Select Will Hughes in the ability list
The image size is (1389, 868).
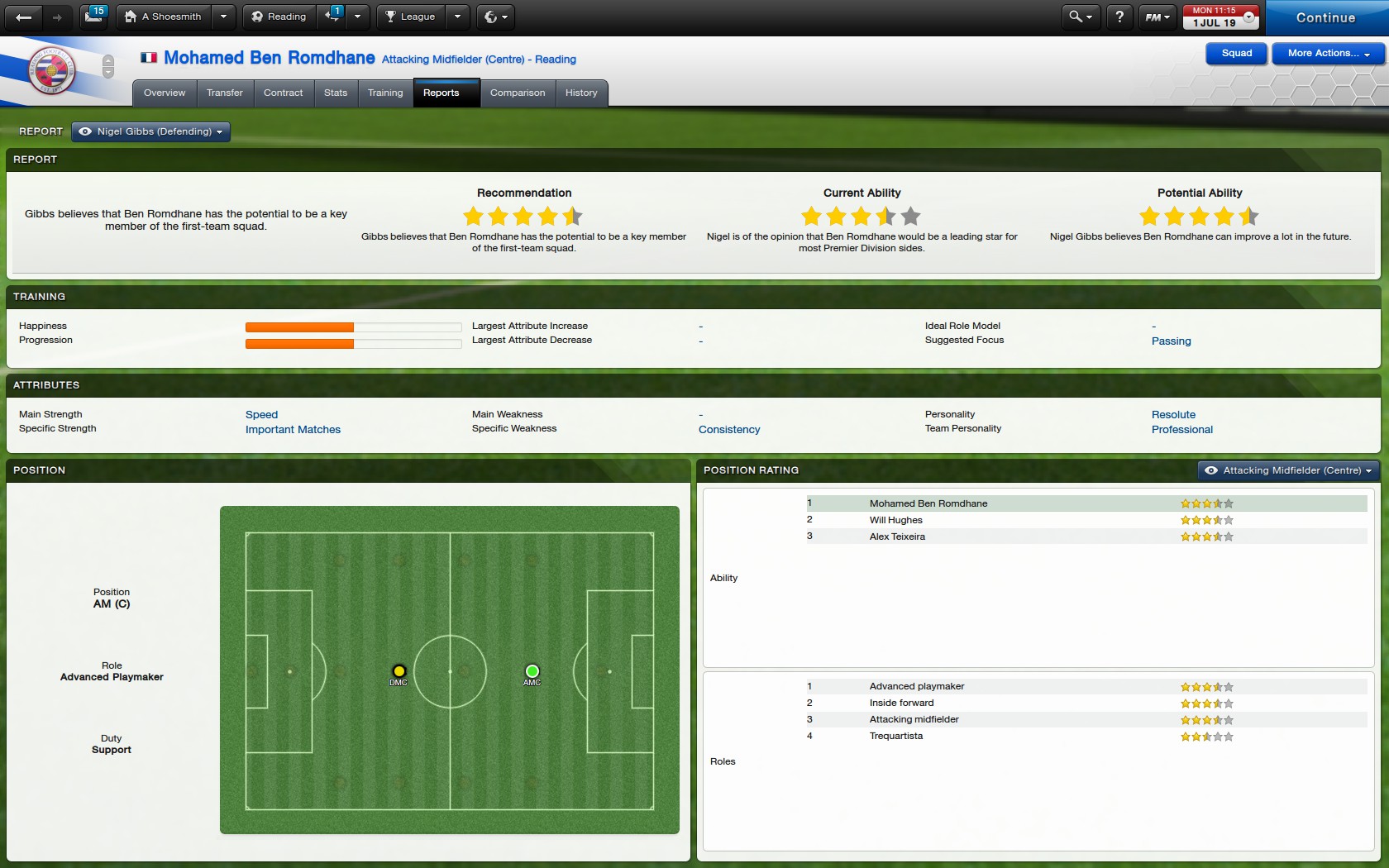[x=895, y=520]
